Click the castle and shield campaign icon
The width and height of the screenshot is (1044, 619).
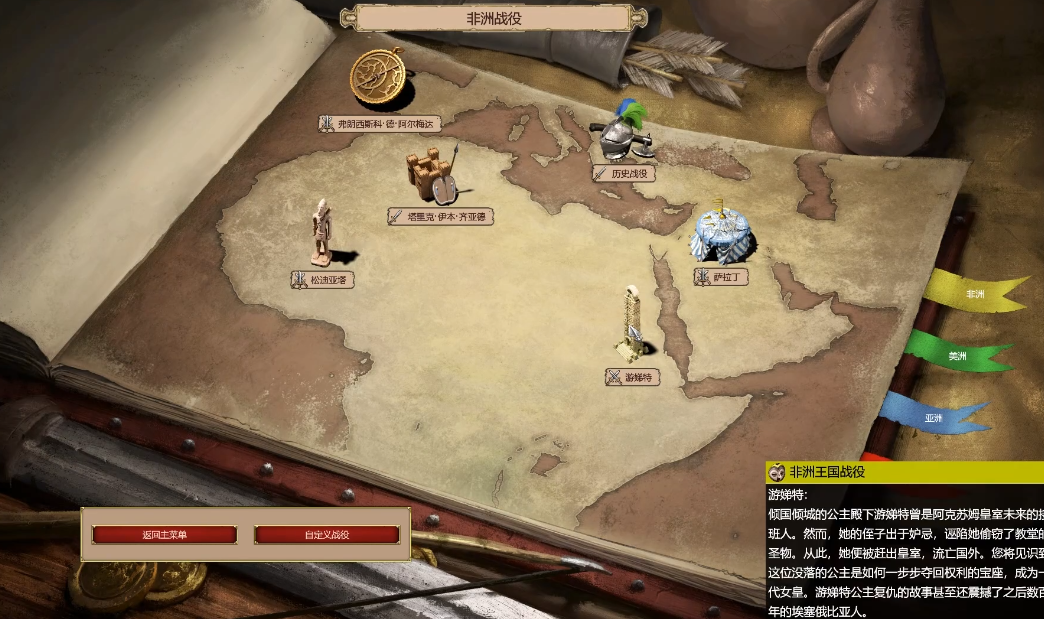coord(432,174)
